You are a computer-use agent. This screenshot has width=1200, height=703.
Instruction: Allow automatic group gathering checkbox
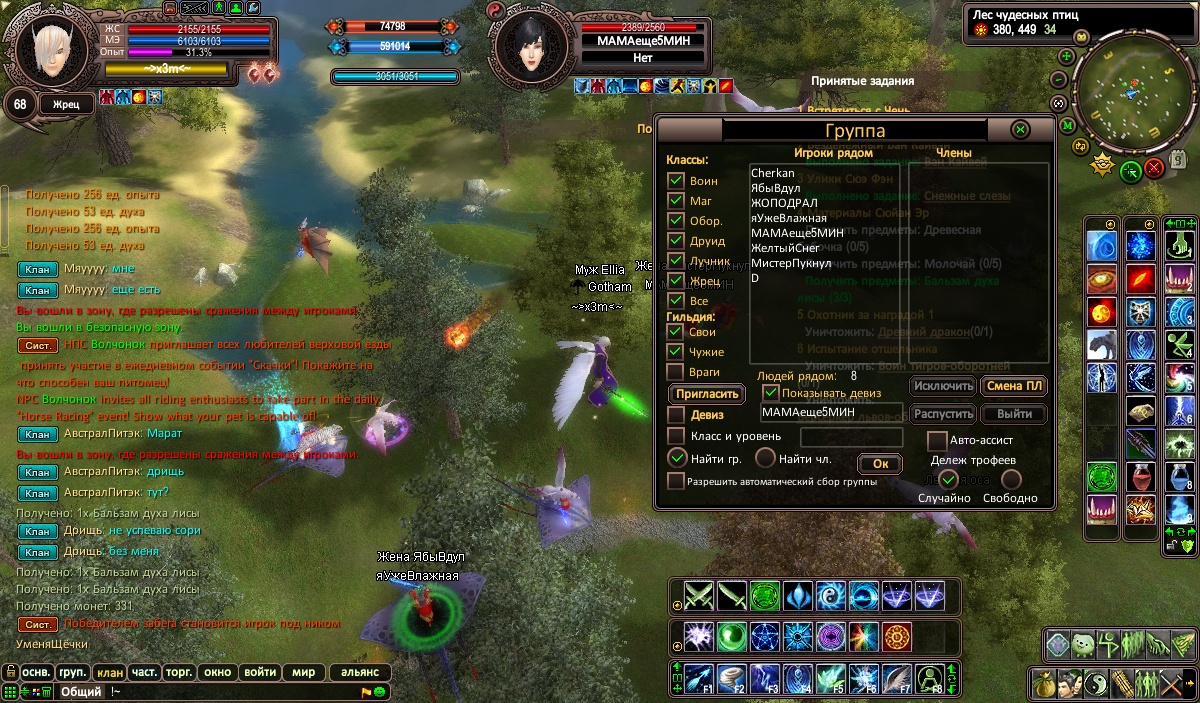[x=676, y=481]
